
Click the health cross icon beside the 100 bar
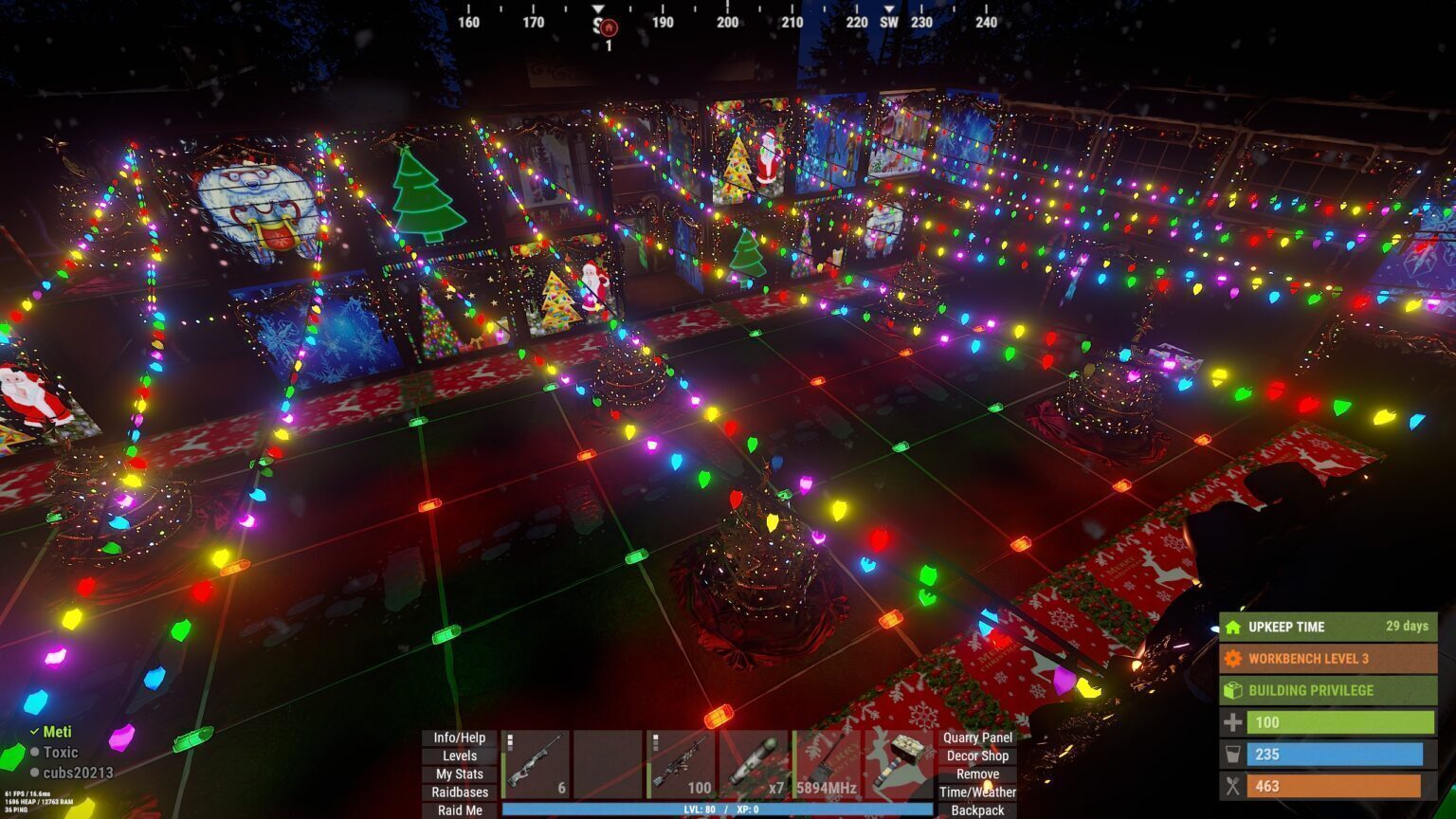pyautogui.click(x=1234, y=722)
